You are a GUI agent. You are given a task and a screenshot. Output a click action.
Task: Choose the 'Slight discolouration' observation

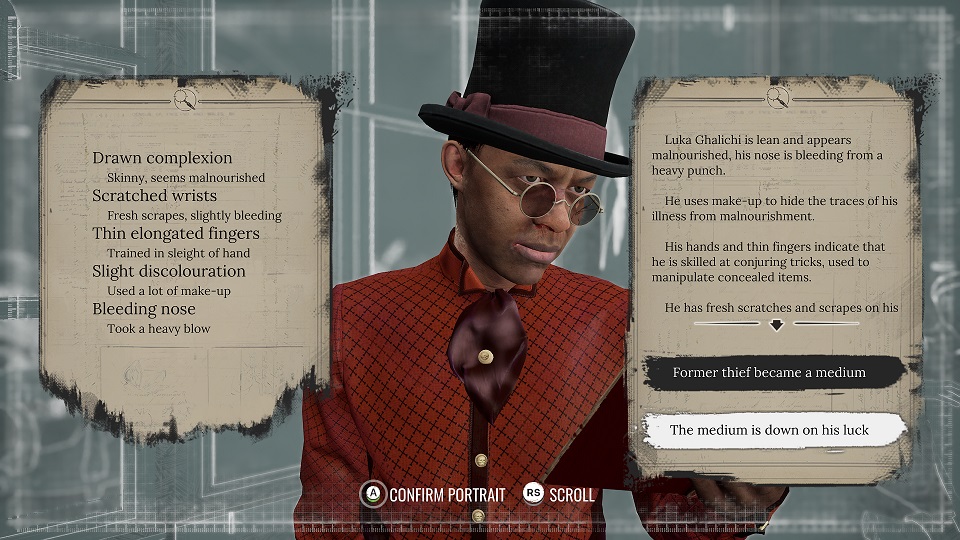[x=168, y=271]
